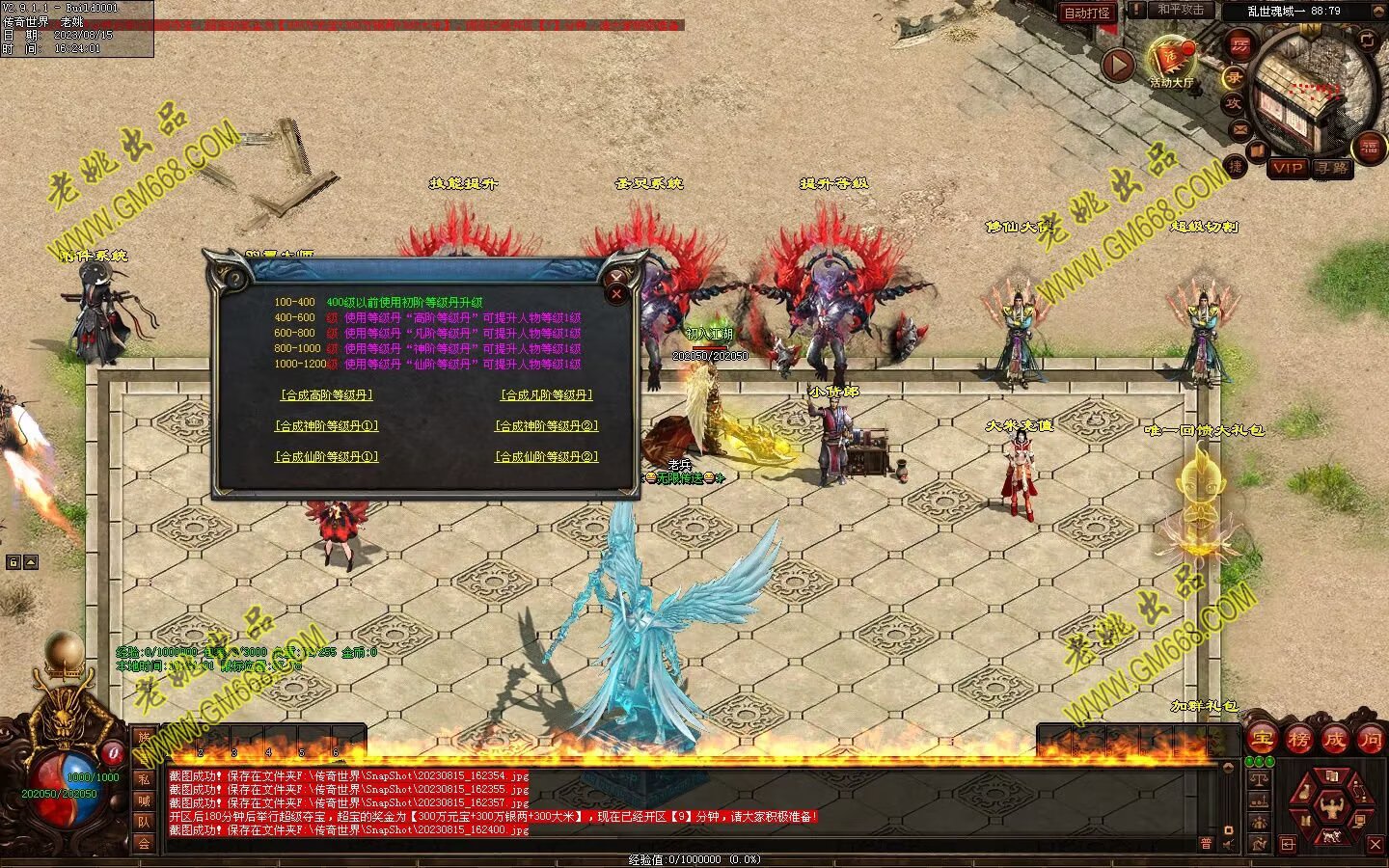Choose 合成高阶等级丹 option
1389x868 pixels.
click(x=326, y=395)
